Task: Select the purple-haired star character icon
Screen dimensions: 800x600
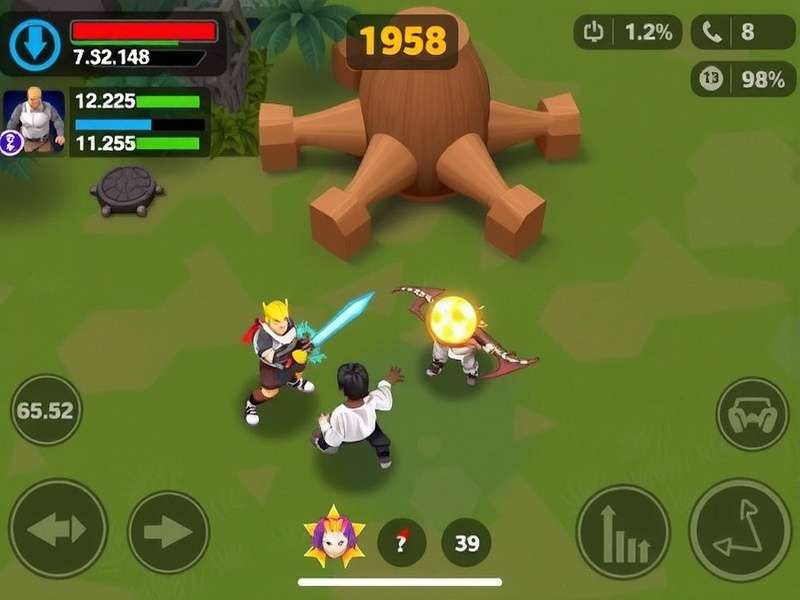Action: click(334, 540)
